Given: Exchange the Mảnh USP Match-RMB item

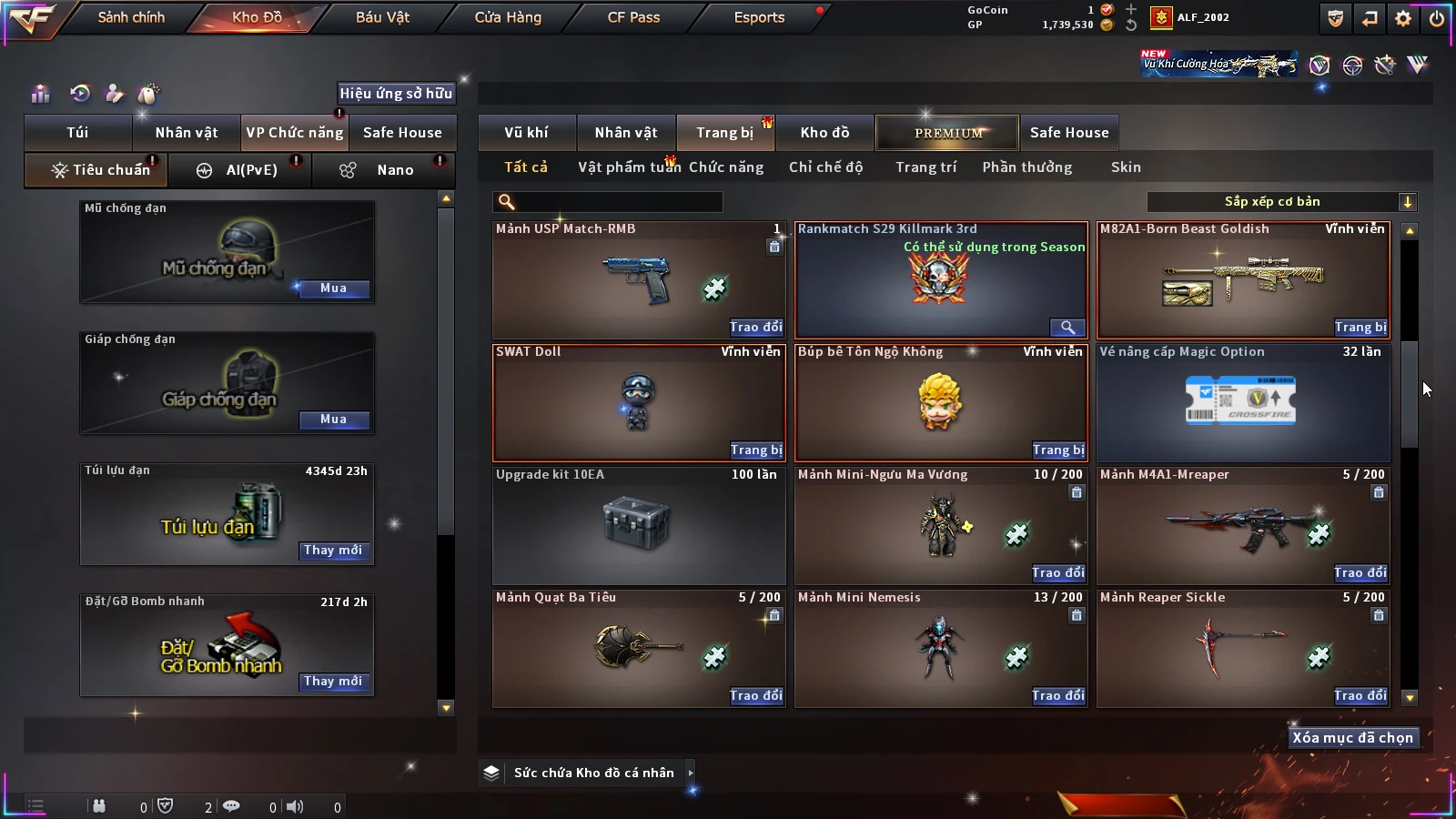Looking at the screenshot, I should click(755, 328).
